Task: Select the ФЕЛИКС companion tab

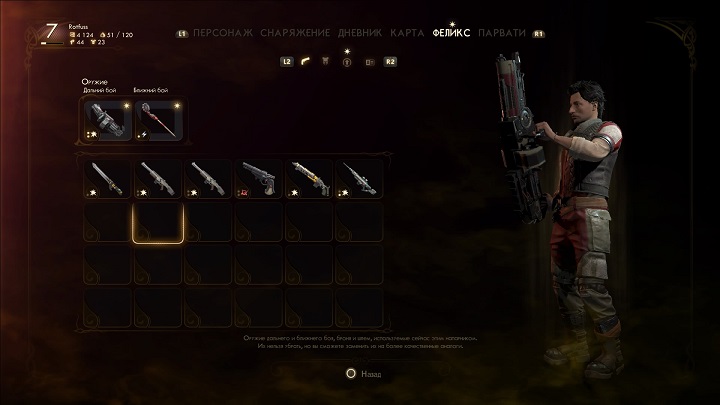Action: [x=451, y=32]
